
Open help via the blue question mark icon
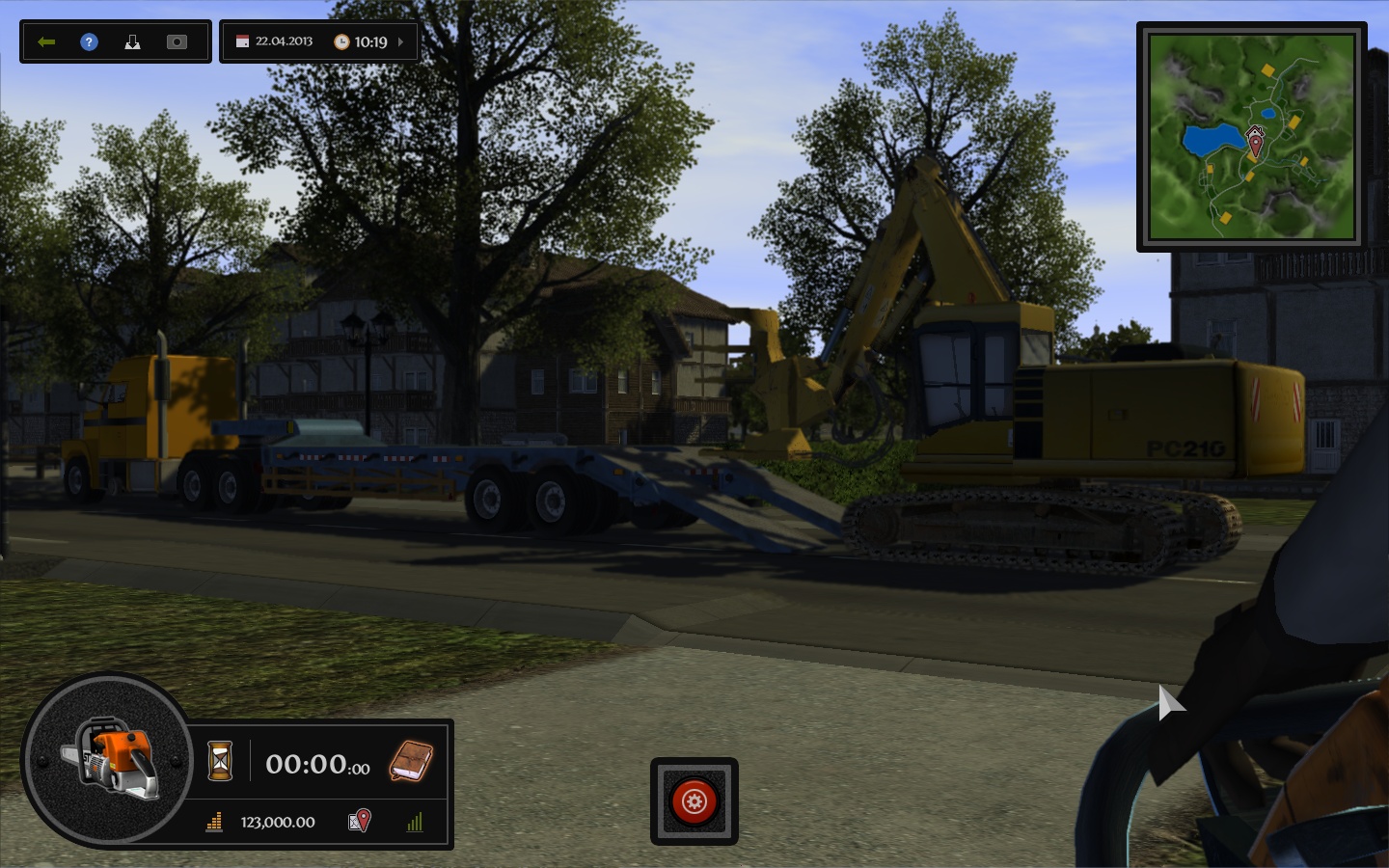(x=89, y=41)
